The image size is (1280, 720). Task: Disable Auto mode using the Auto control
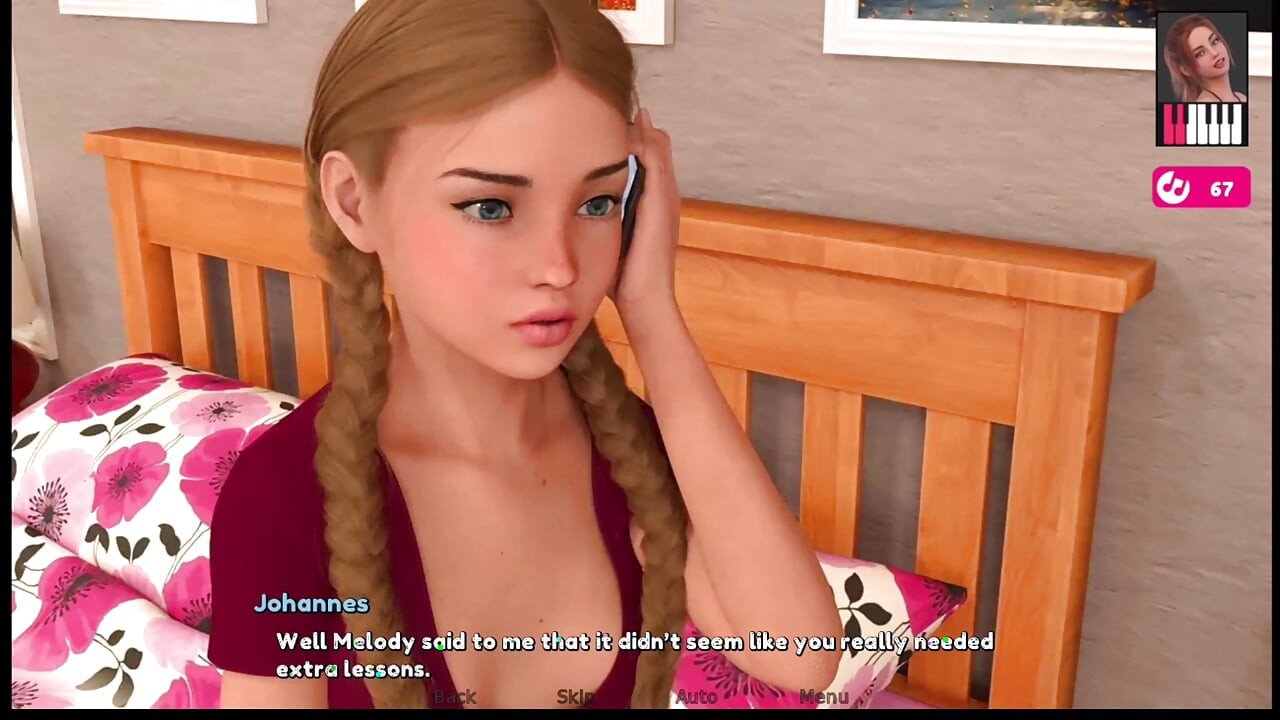point(695,697)
